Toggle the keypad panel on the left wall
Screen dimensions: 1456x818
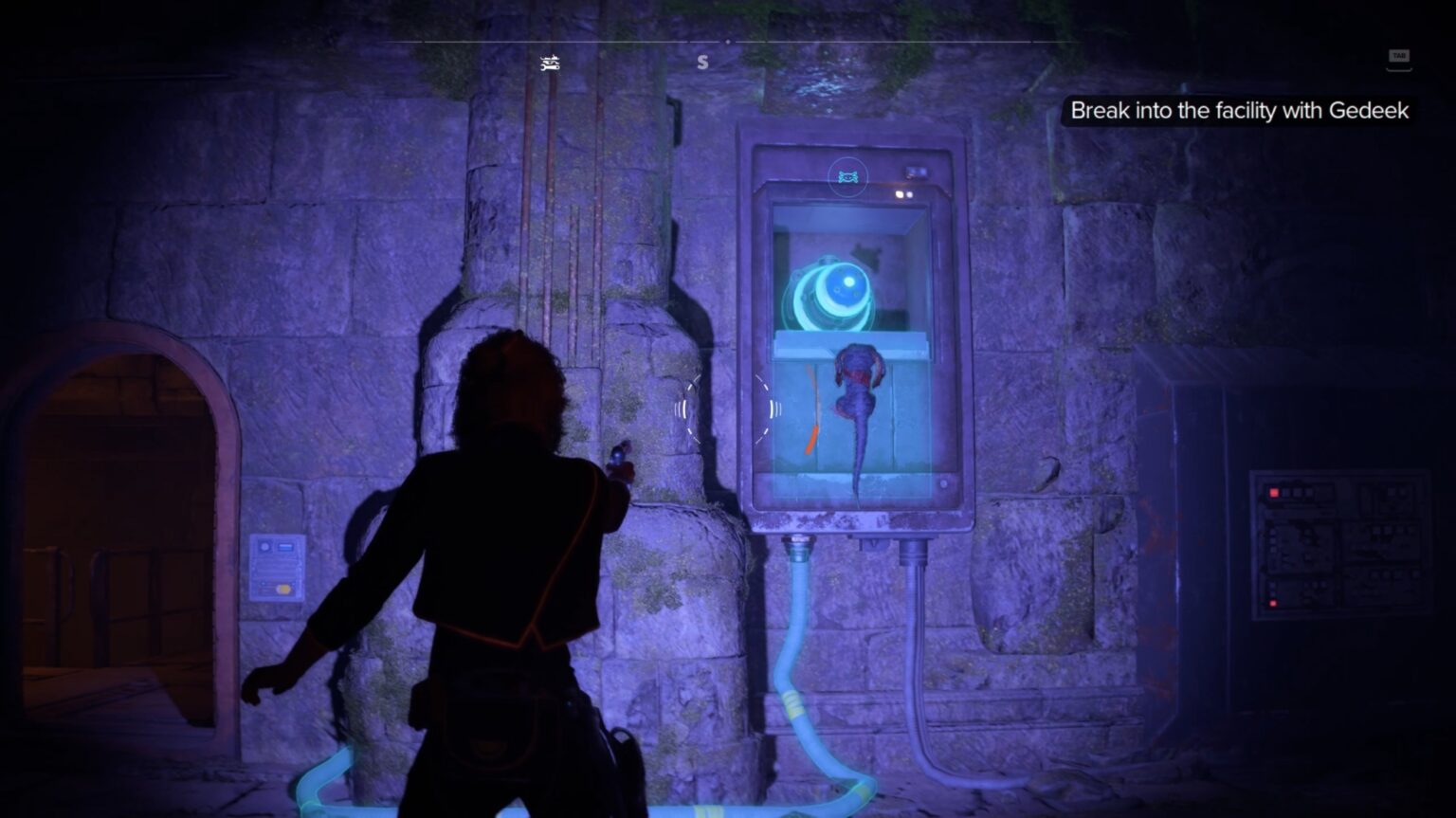(277, 569)
